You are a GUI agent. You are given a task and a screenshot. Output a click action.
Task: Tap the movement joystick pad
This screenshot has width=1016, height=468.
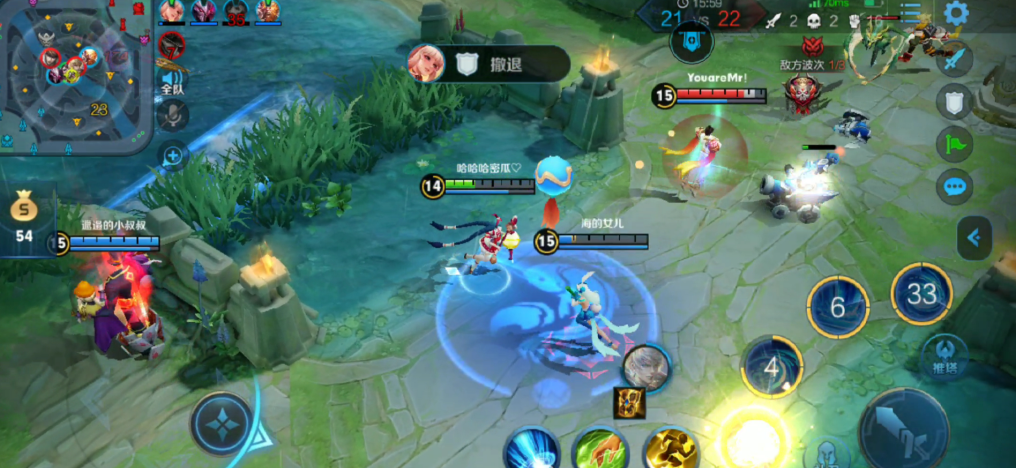coord(222,425)
